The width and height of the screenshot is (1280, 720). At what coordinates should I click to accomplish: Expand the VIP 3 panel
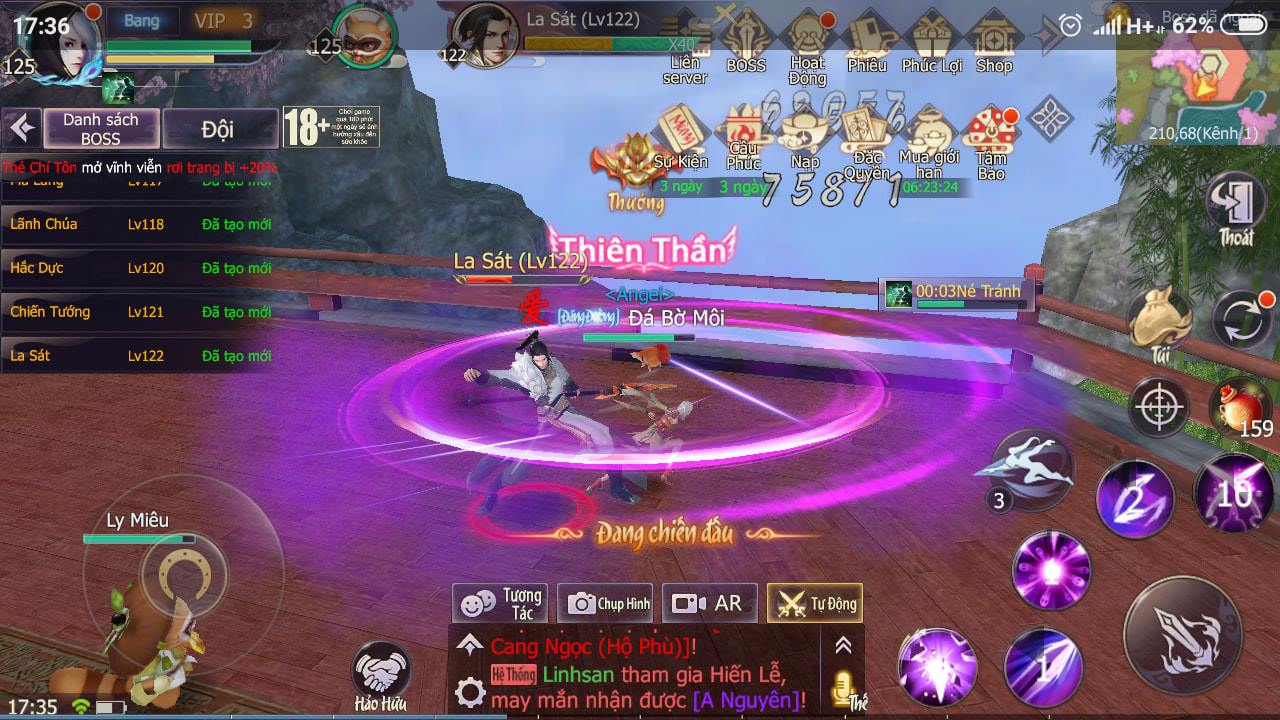coord(224,18)
